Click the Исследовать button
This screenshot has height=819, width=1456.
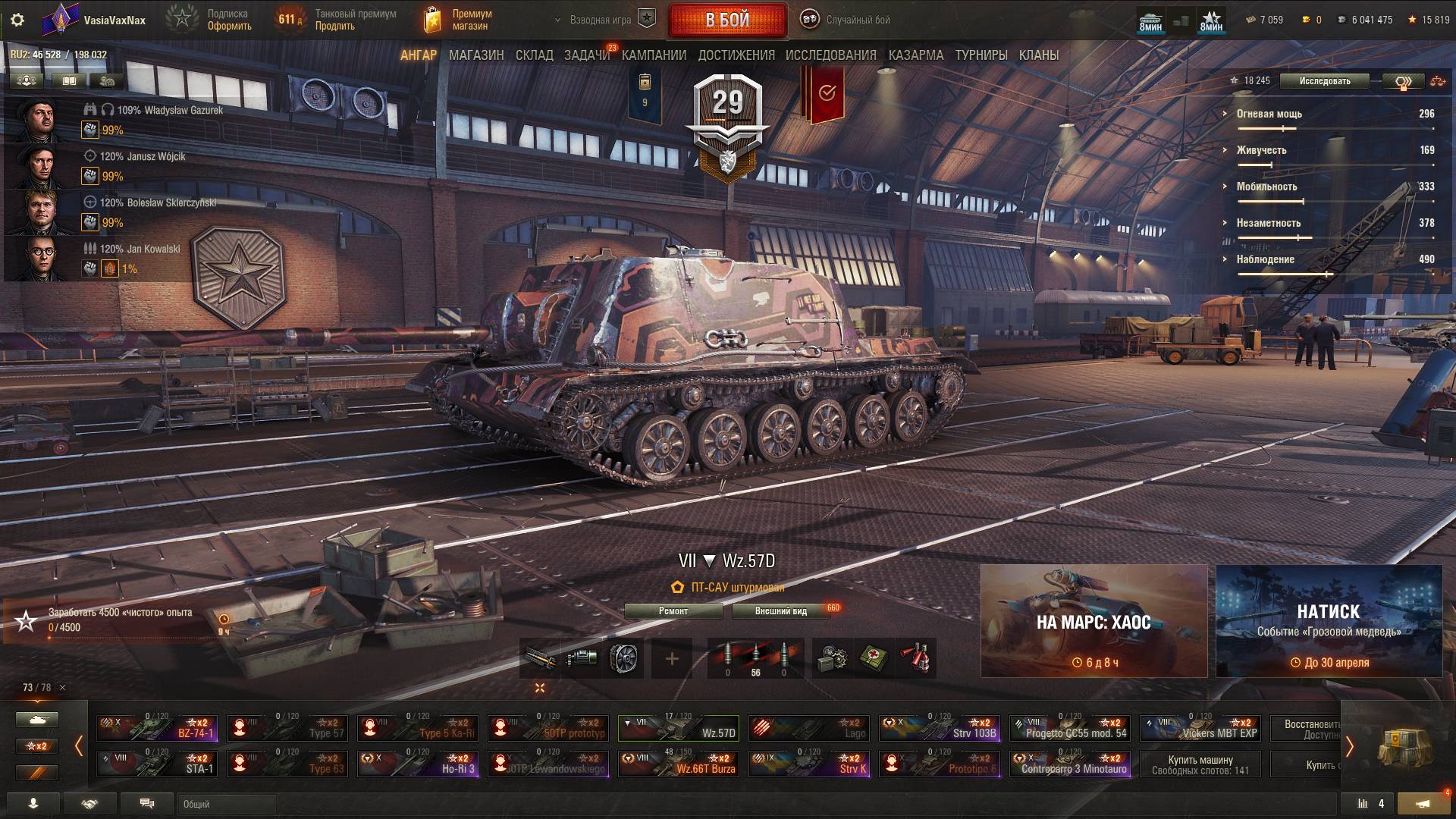(1324, 81)
